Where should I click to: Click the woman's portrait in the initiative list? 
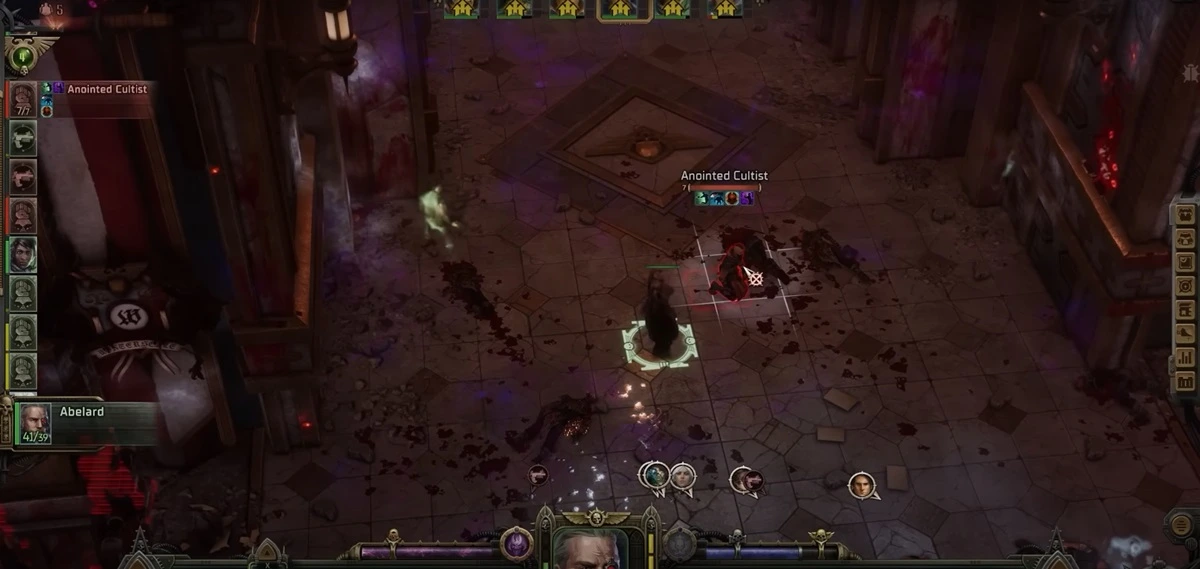point(23,255)
